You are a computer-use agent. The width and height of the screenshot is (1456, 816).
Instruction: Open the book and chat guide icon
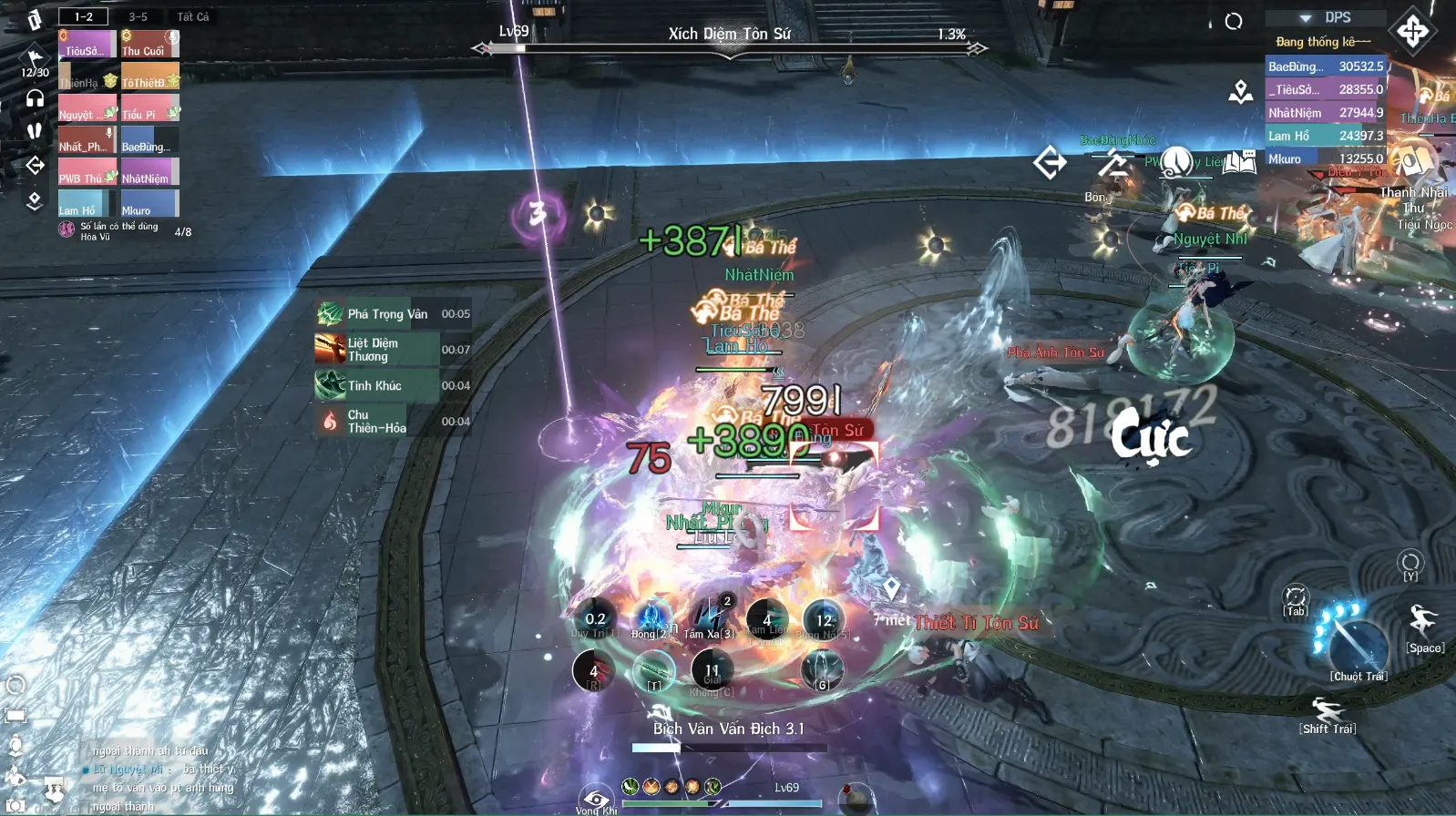(x=1239, y=162)
